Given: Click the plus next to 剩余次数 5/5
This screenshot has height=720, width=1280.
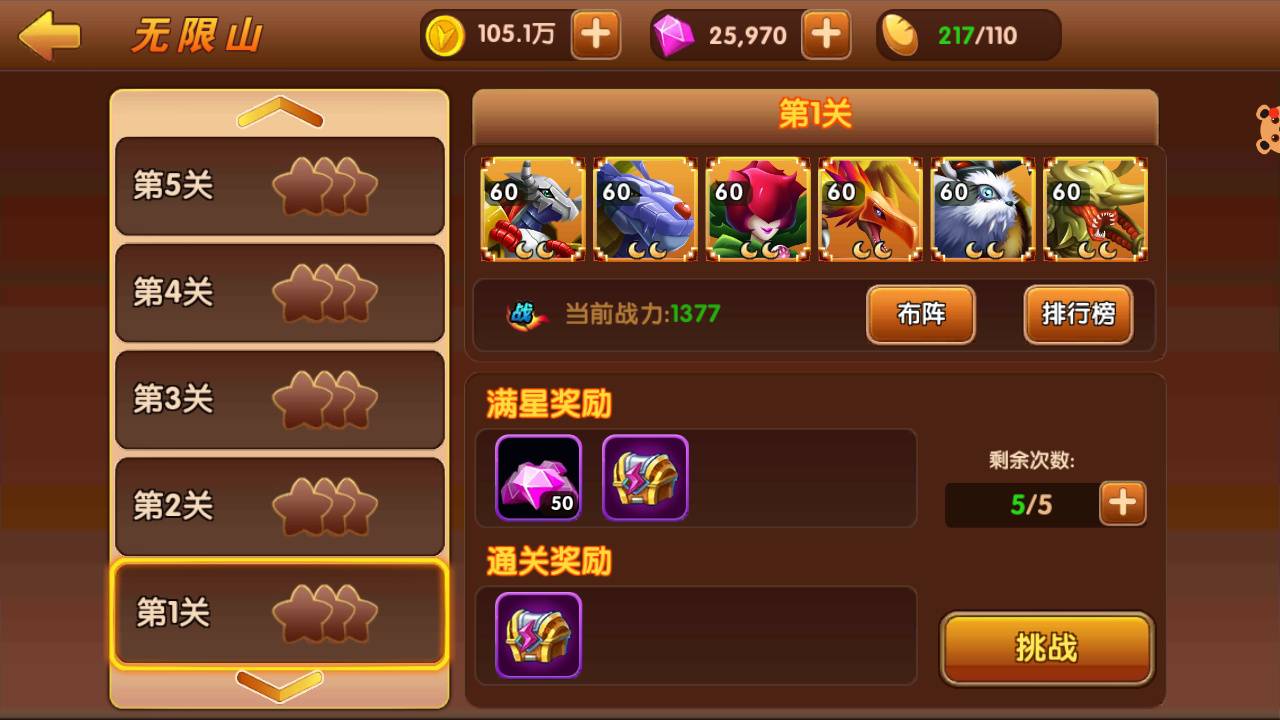Looking at the screenshot, I should [x=1122, y=503].
